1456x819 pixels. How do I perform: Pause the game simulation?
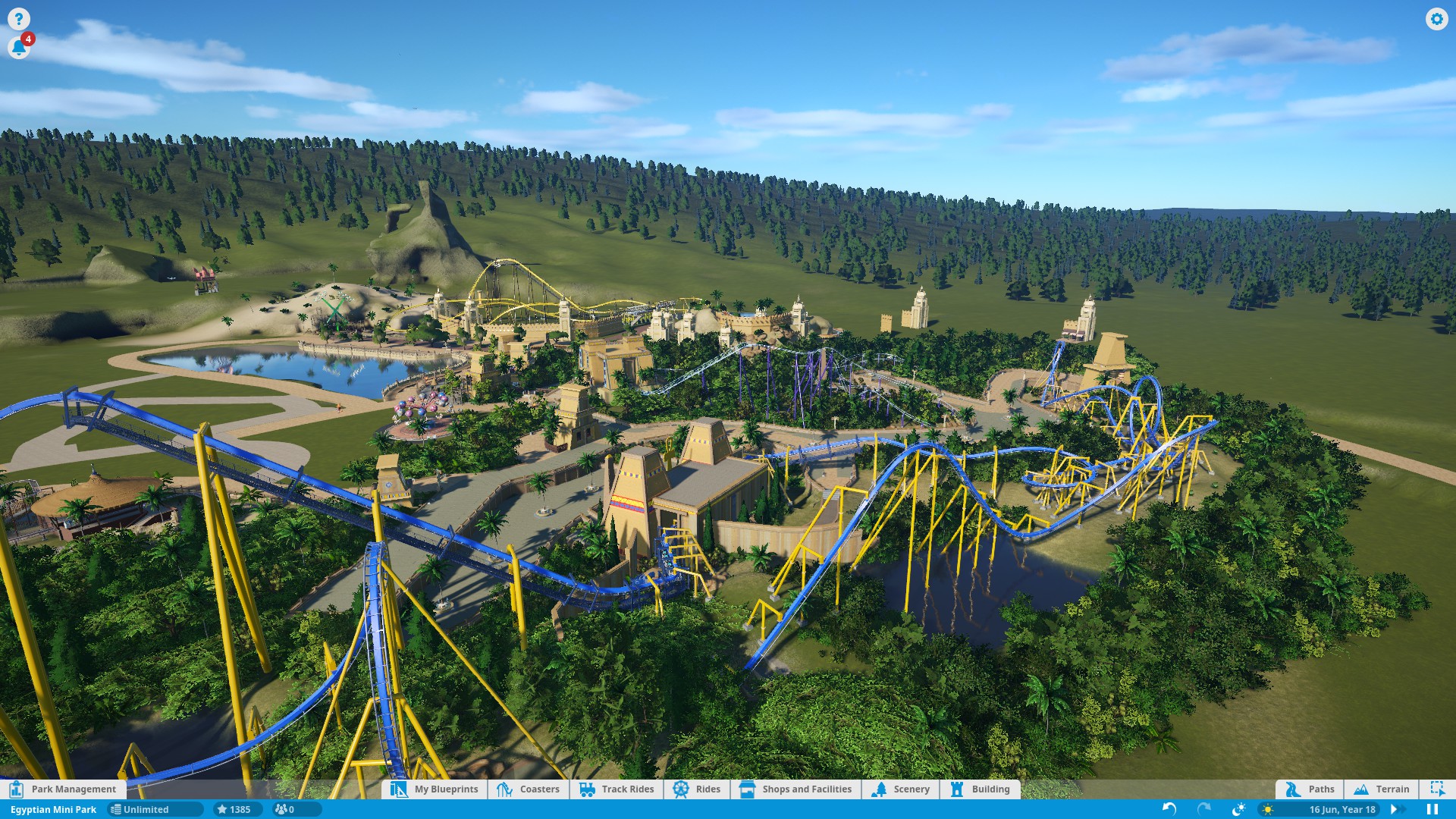[1432, 809]
